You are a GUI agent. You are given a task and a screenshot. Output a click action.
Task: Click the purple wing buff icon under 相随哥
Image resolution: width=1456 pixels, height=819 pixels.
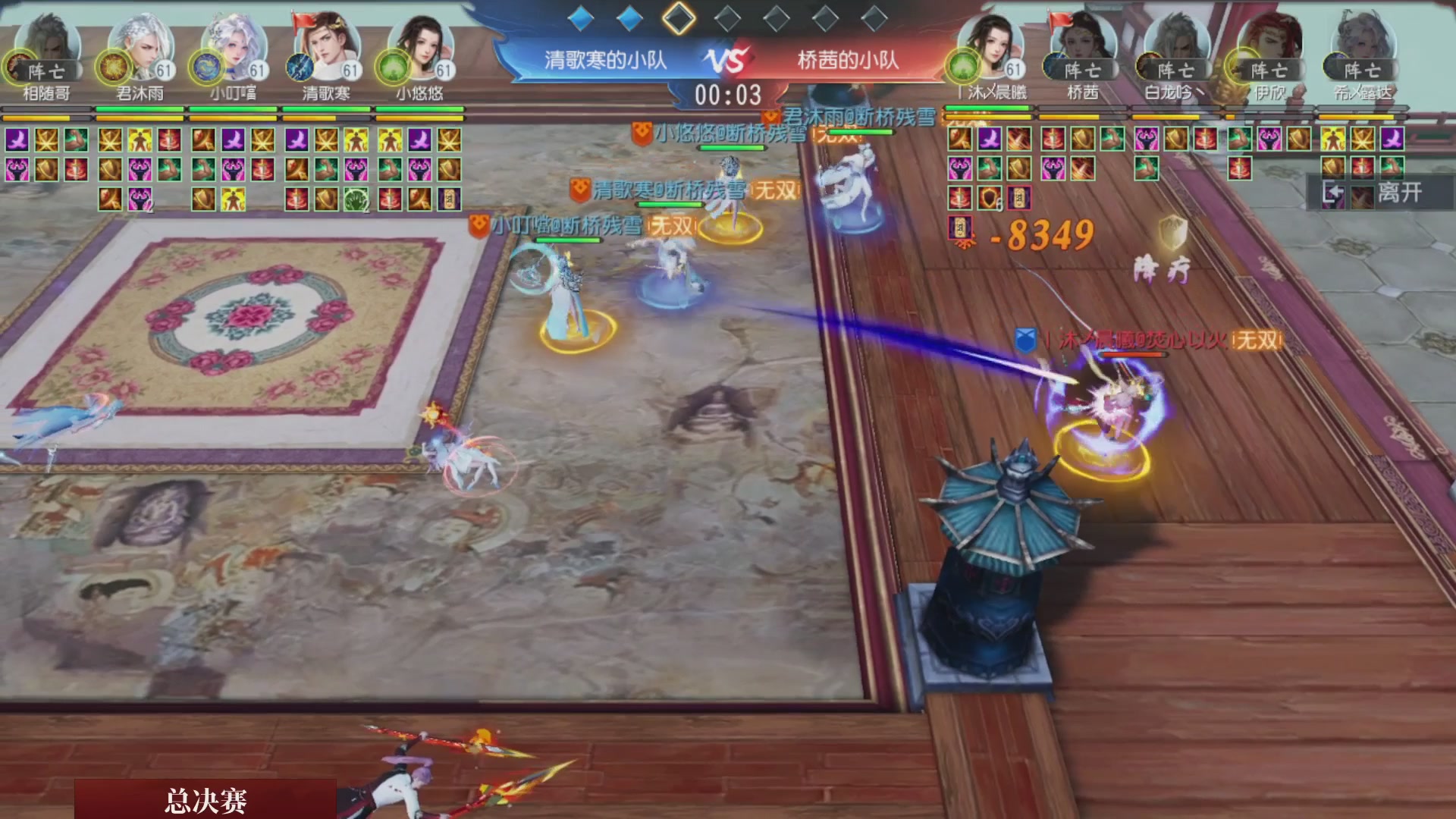[x=18, y=140]
